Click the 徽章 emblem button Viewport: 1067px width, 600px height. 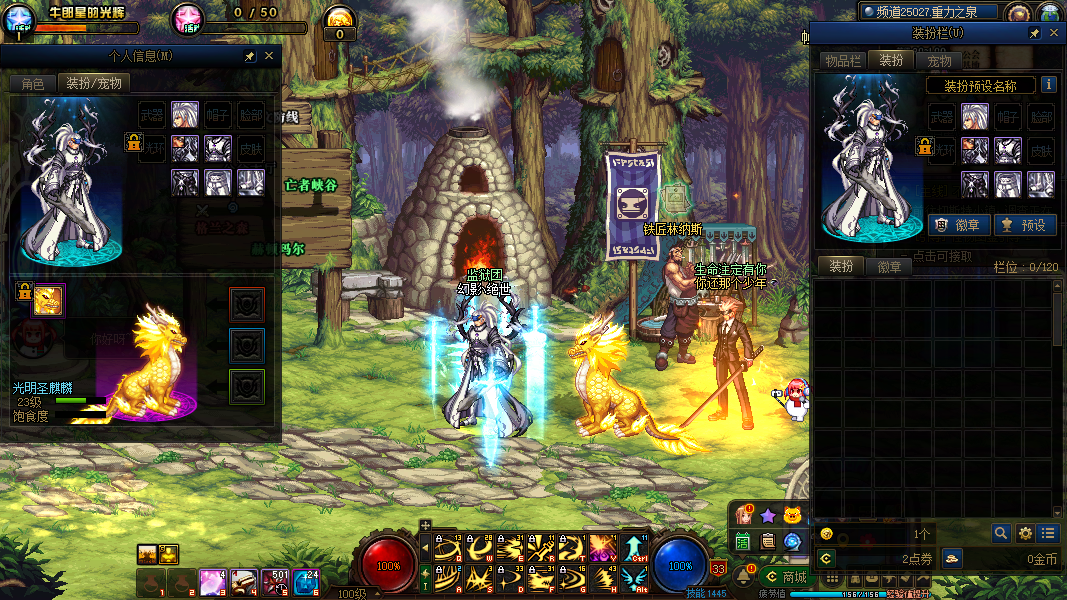(x=953, y=225)
